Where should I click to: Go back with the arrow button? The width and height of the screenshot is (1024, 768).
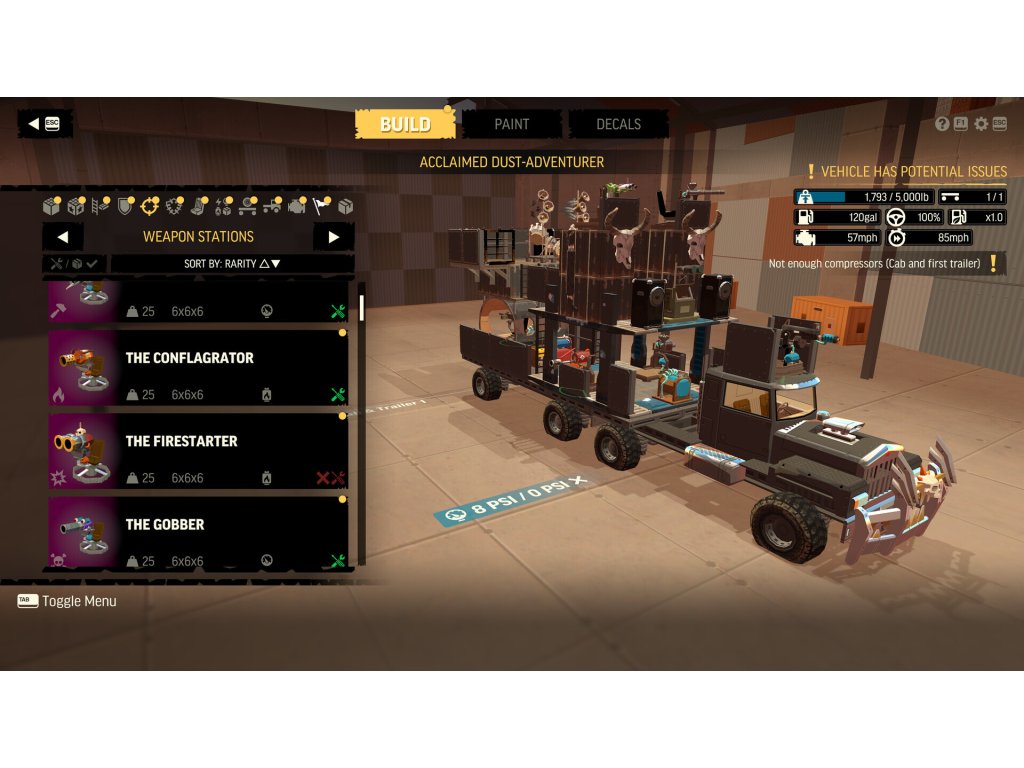[44, 123]
